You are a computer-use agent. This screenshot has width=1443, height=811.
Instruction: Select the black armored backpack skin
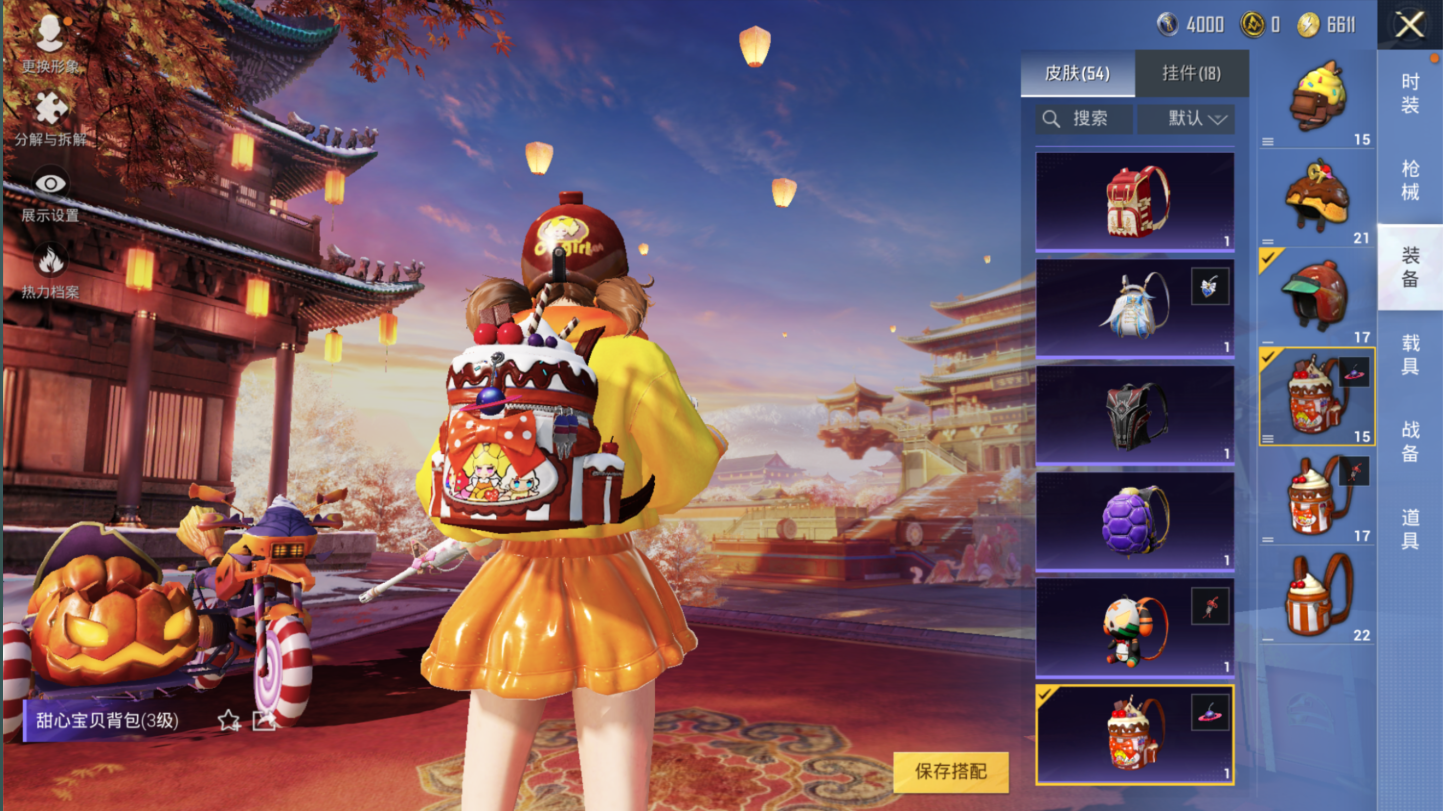tap(1135, 414)
